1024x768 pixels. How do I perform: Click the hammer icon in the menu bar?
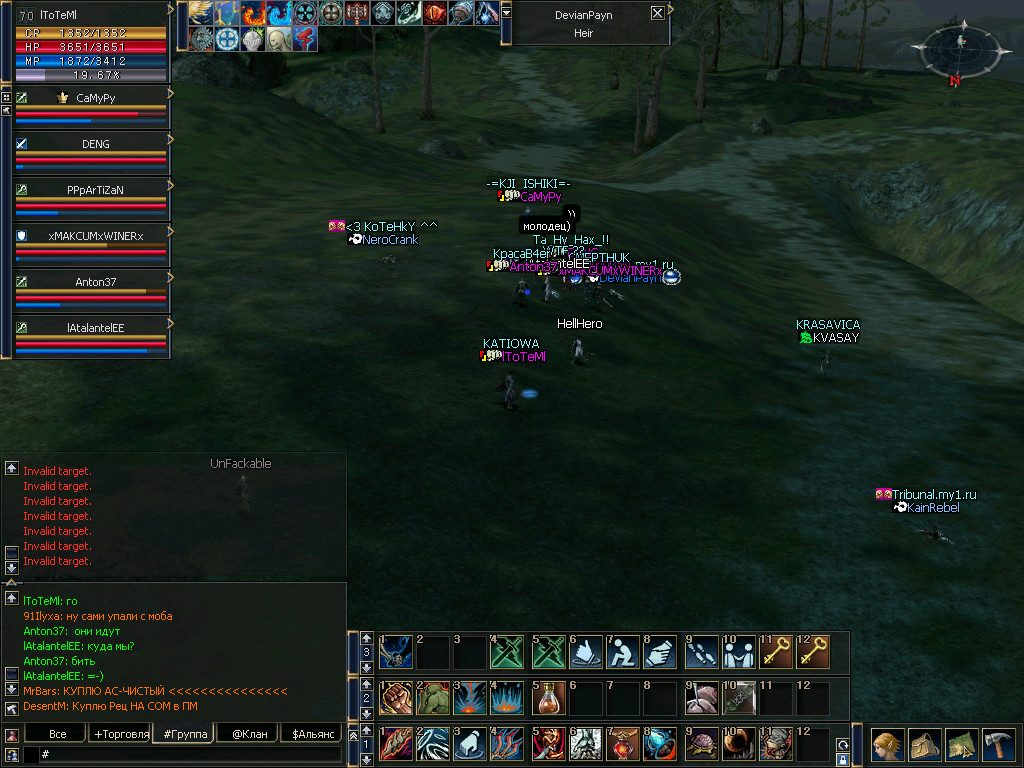click(999, 745)
